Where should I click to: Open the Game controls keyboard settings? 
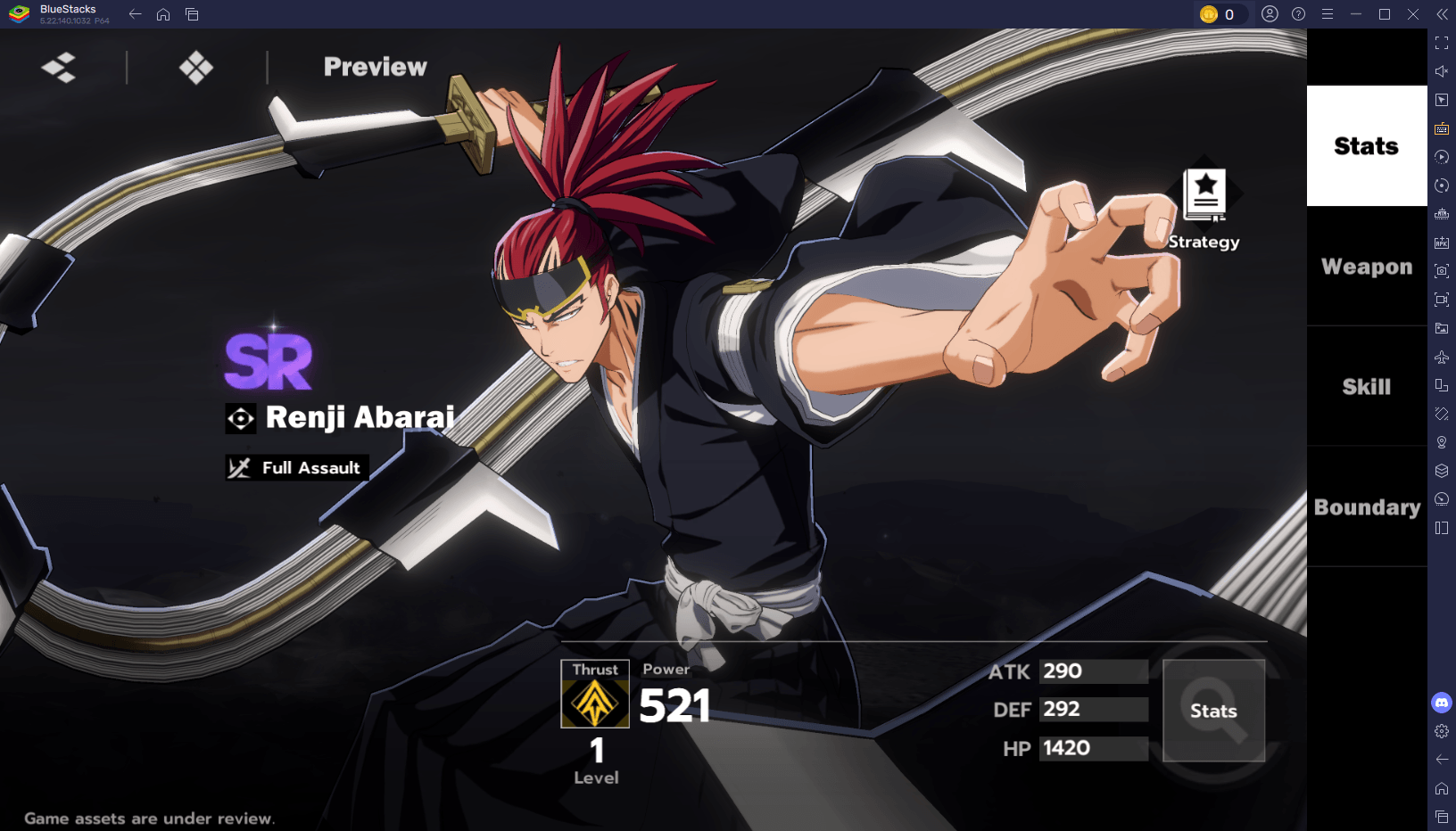coord(1442,128)
